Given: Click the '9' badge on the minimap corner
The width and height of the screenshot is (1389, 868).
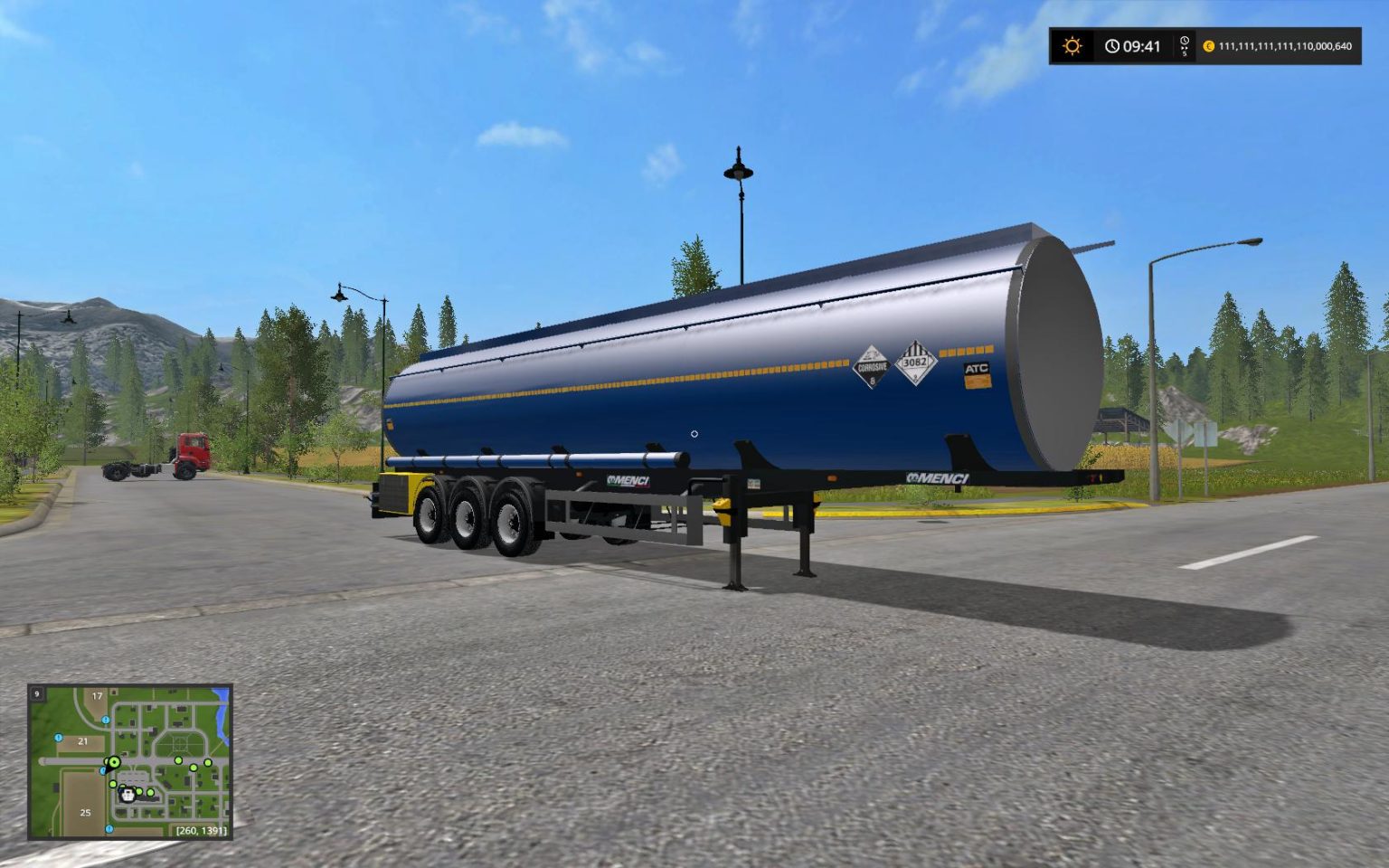Looking at the screenshot, I should click(36, 694).
